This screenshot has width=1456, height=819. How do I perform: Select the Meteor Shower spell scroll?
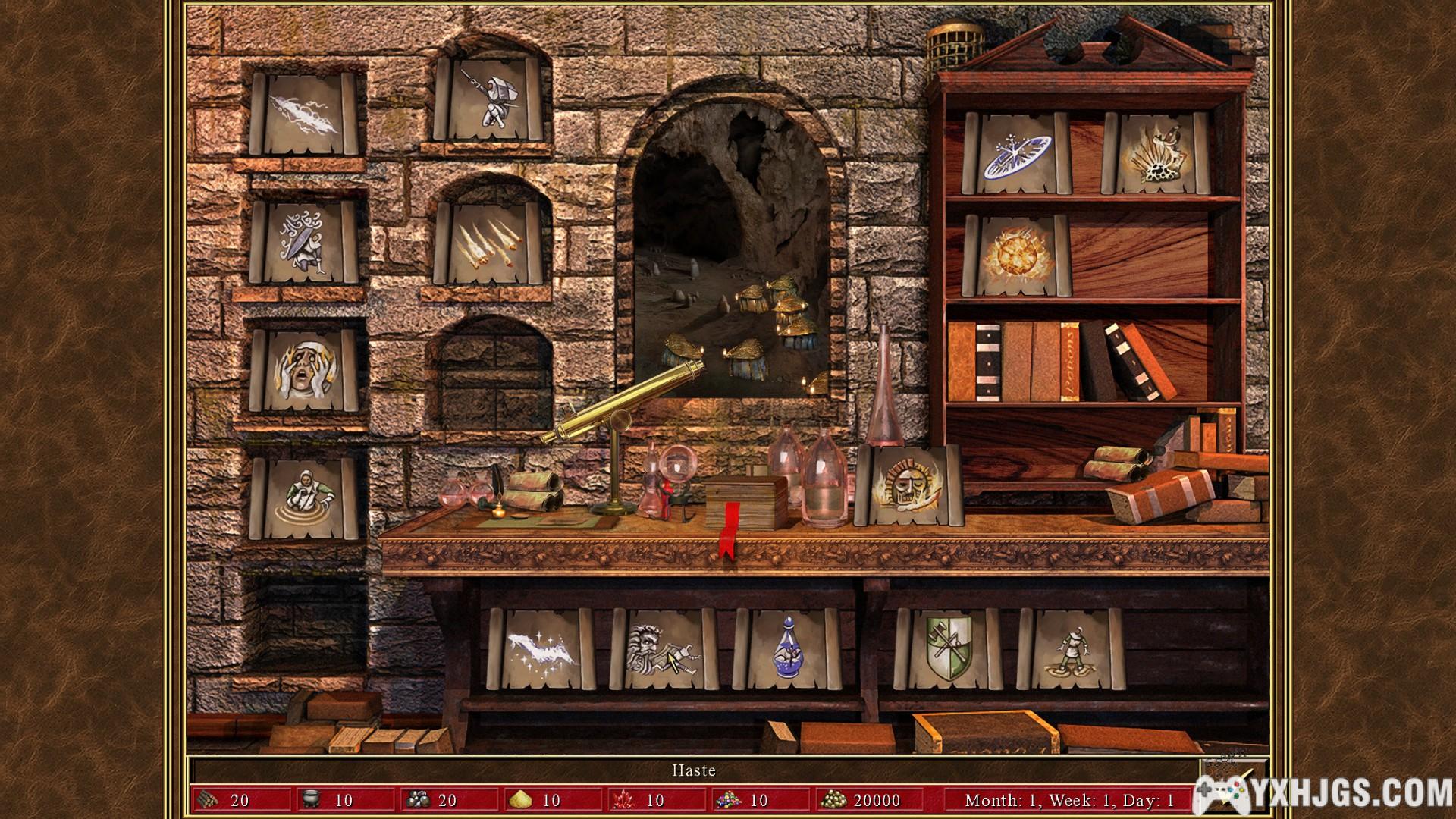click(x=491, y=241)
